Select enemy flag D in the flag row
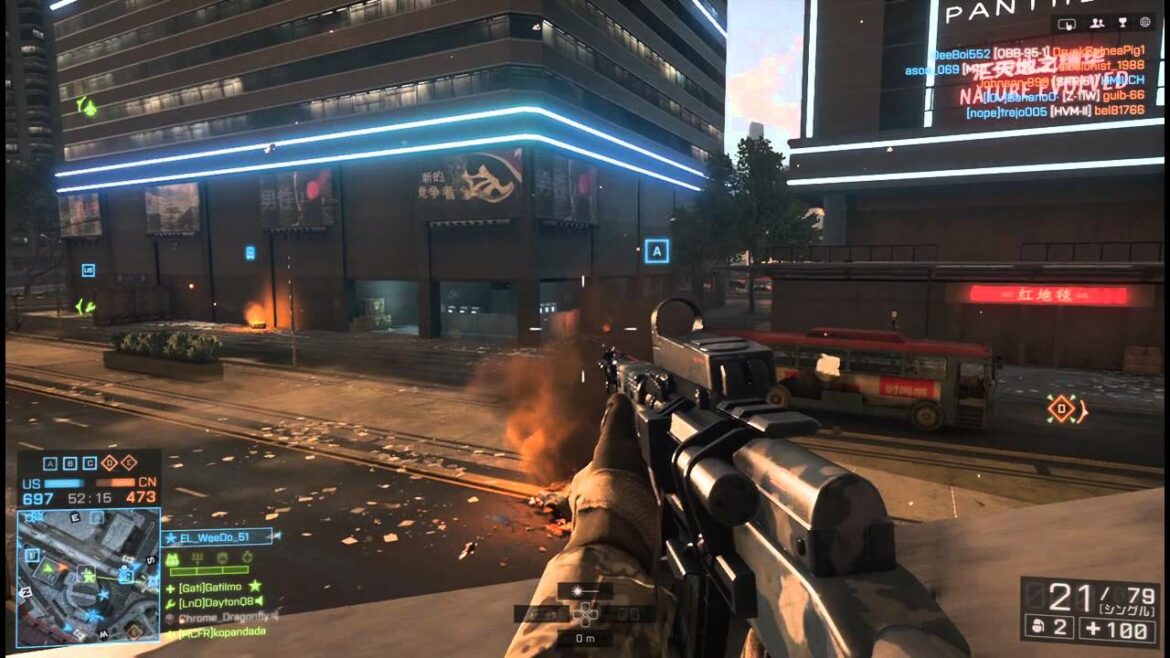This screenshot has height=658, width=1170. tap(110, 463)
